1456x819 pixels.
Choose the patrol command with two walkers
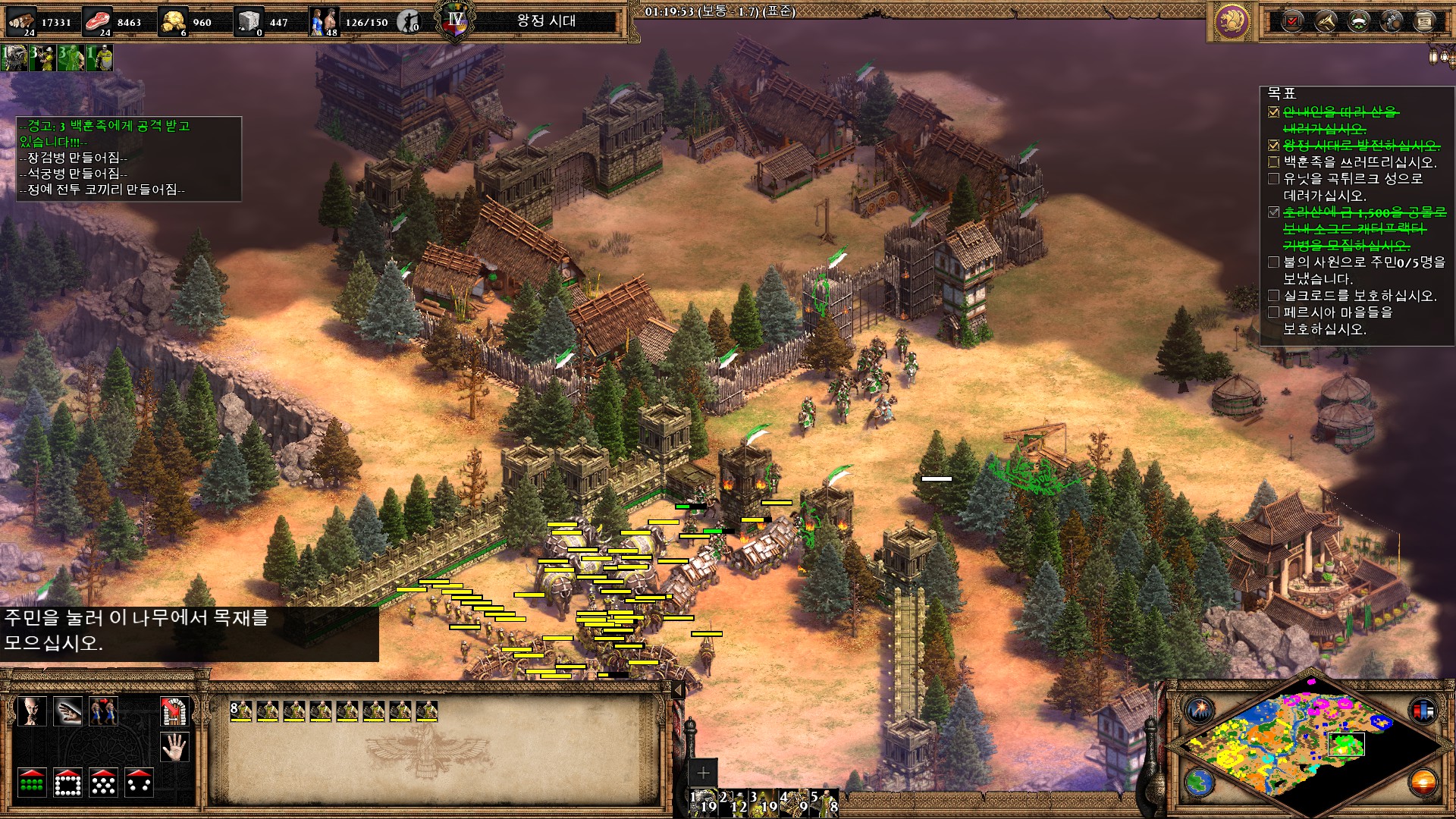tap(104, 711)
